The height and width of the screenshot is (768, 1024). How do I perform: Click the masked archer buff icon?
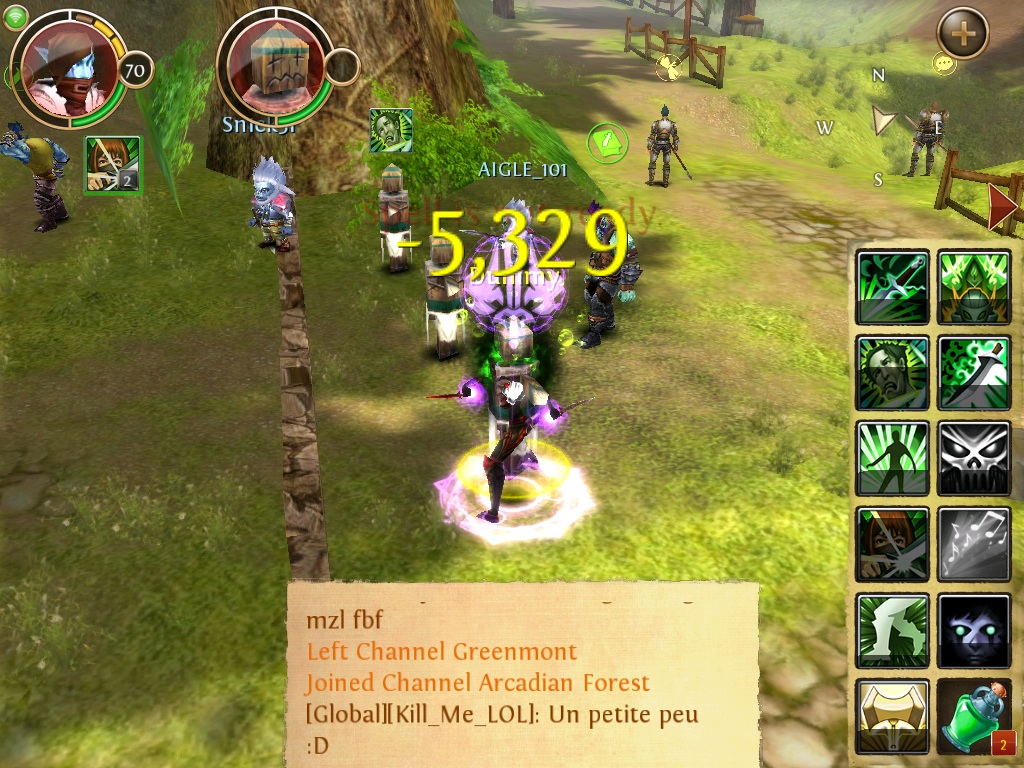click(x=112, y=165)
